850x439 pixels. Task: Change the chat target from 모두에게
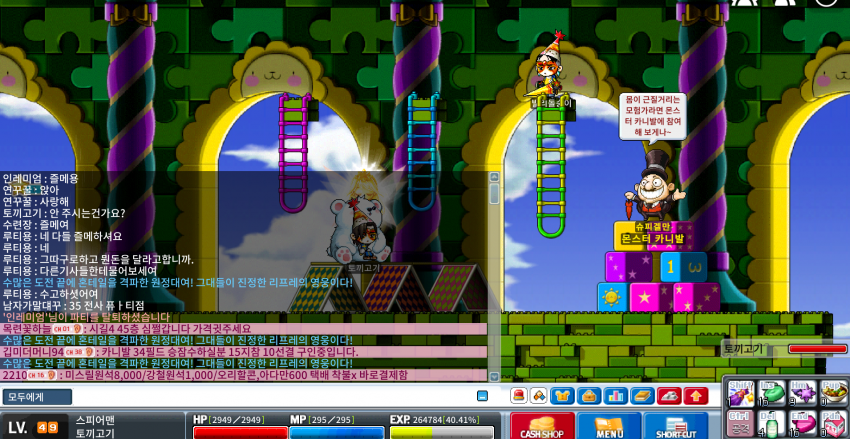[37, 397]
